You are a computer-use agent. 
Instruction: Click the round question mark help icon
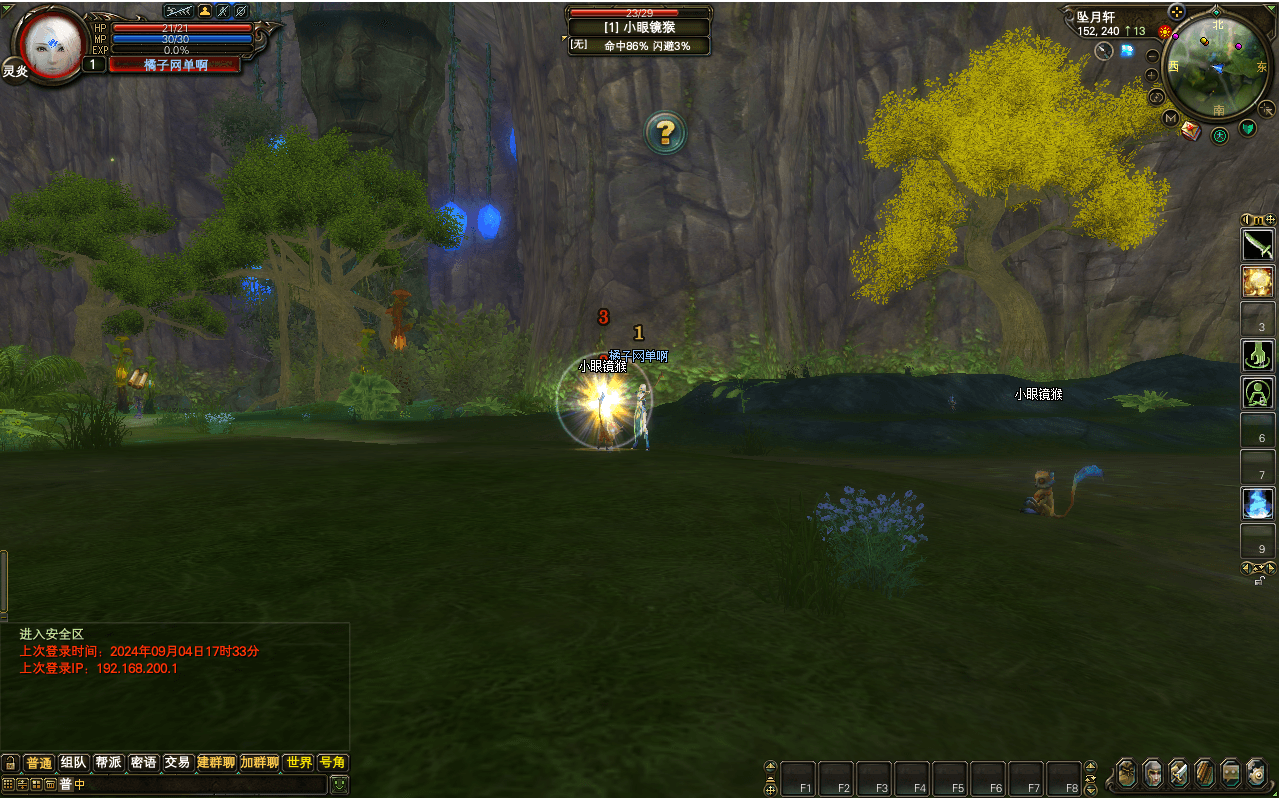click(x=665, y=132)
